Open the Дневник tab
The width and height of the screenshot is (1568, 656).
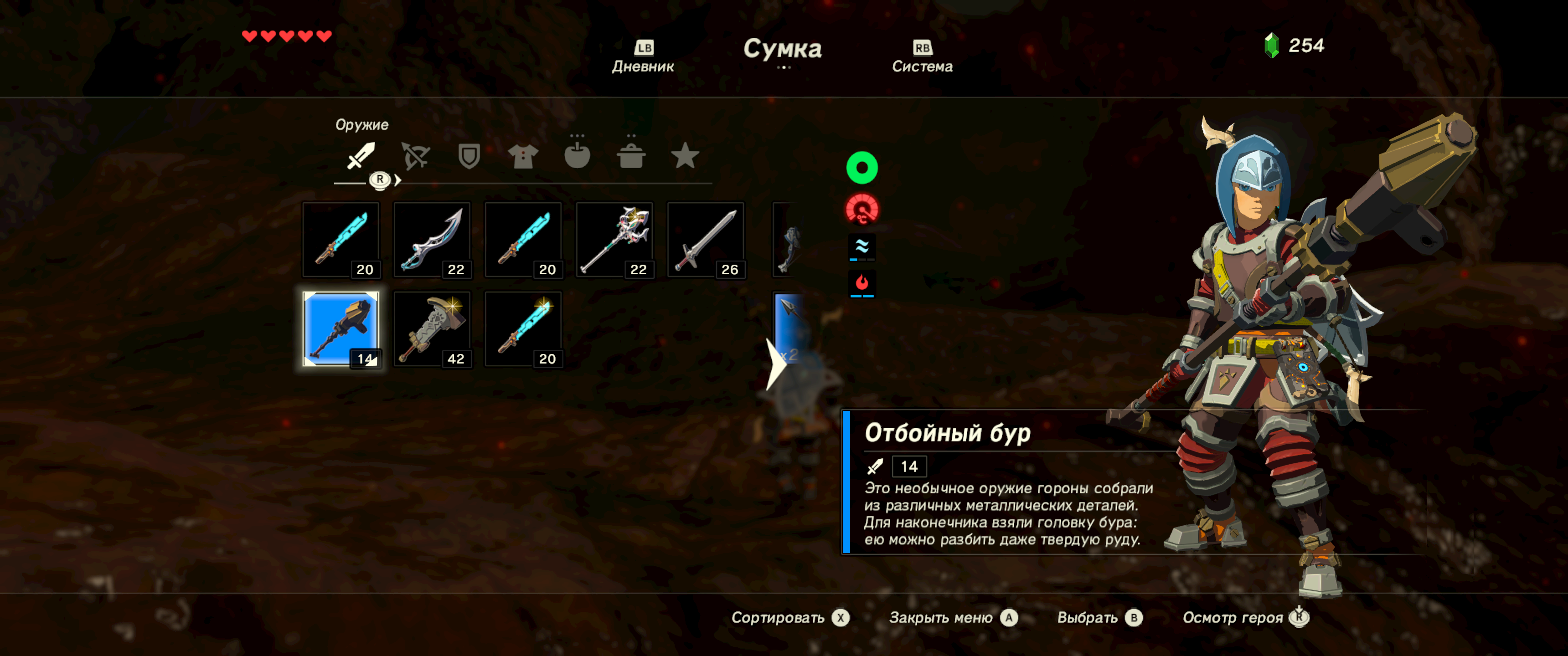(x=643, y=57)
